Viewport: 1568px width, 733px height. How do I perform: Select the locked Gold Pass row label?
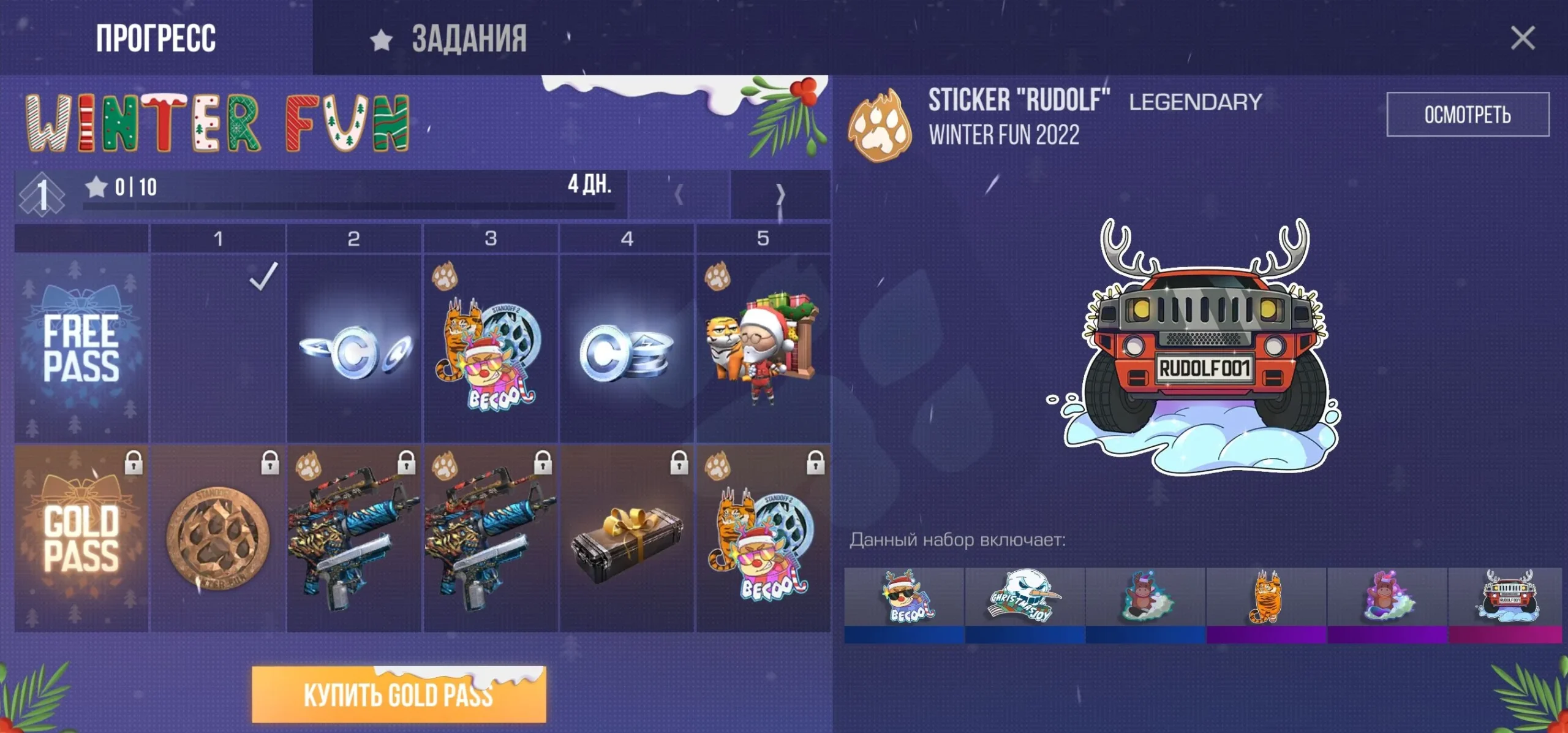tap(81, 538)
